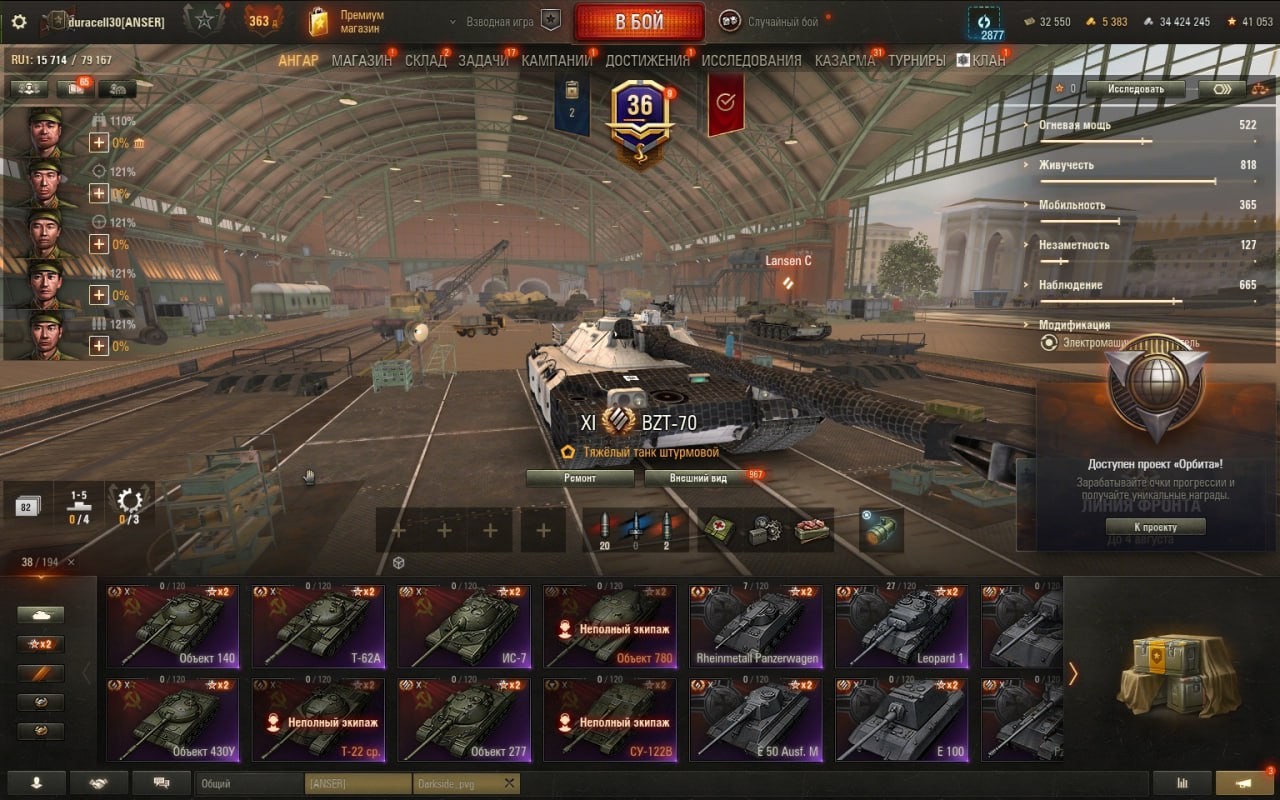Switch to the КАЗАРМА tab

[x=844, y=60]
